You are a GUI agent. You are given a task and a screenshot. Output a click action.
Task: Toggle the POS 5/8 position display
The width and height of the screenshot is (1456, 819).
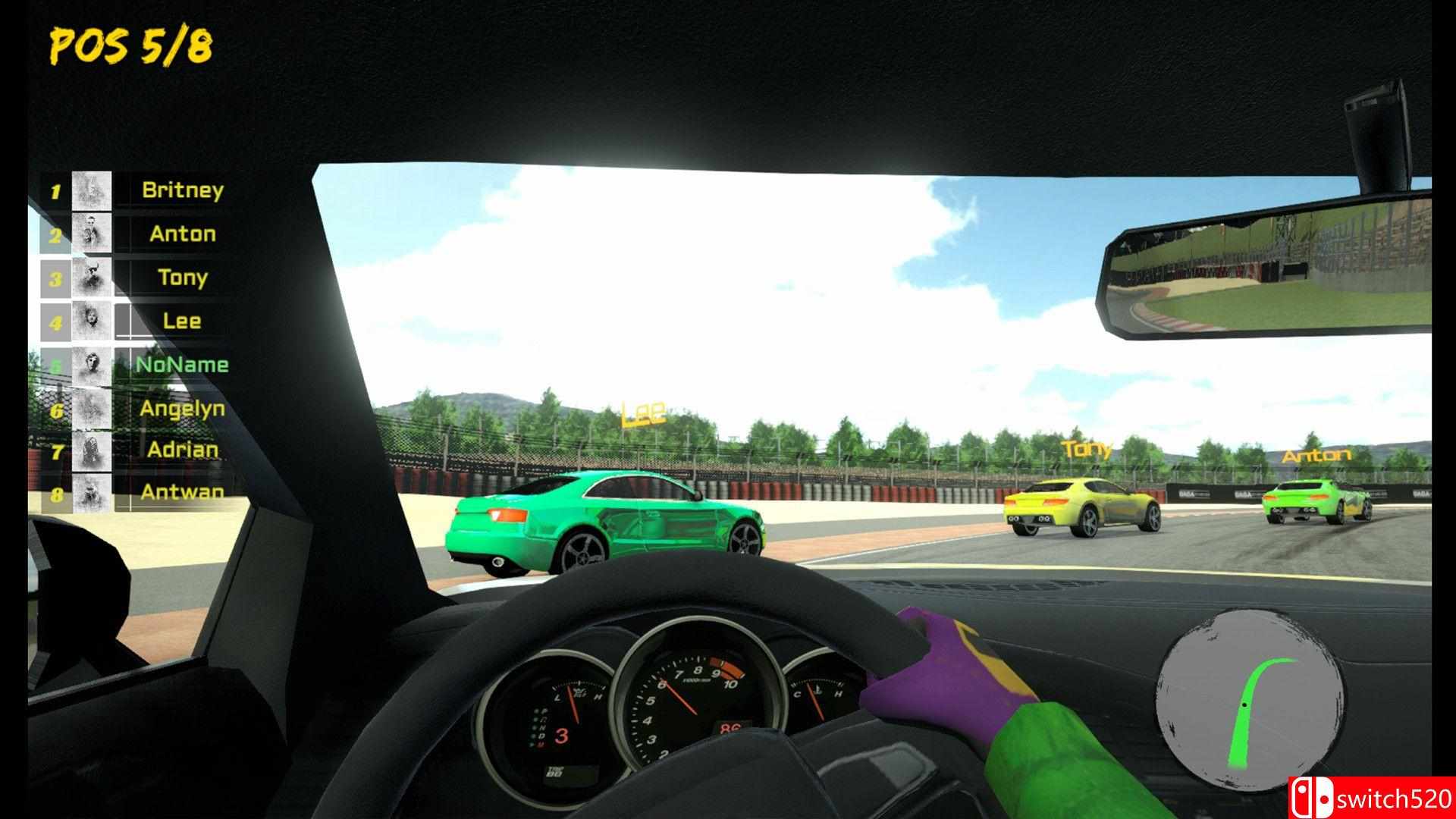pos(129,45)
